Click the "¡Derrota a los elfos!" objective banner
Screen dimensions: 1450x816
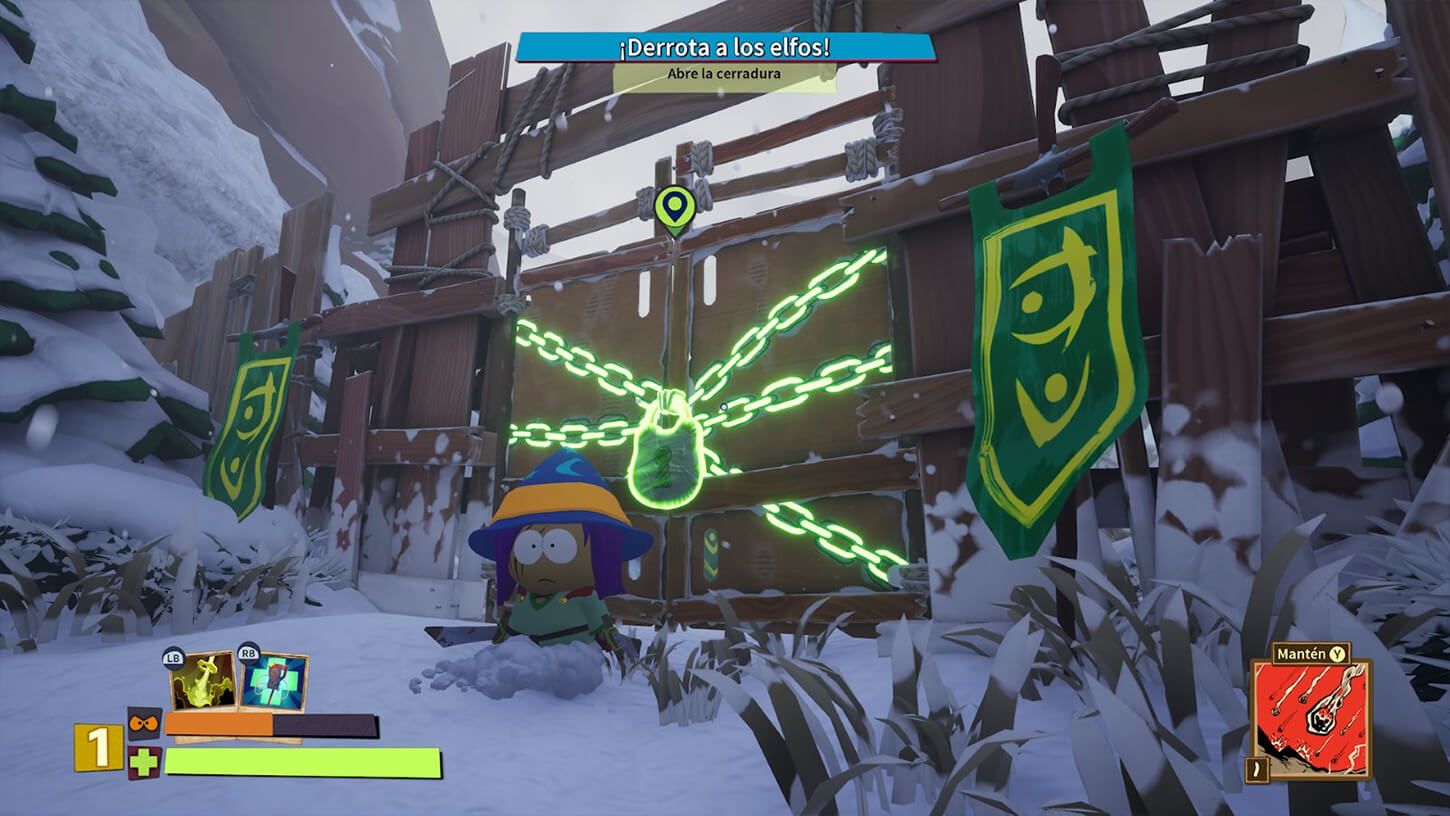[x=727, y=47]
